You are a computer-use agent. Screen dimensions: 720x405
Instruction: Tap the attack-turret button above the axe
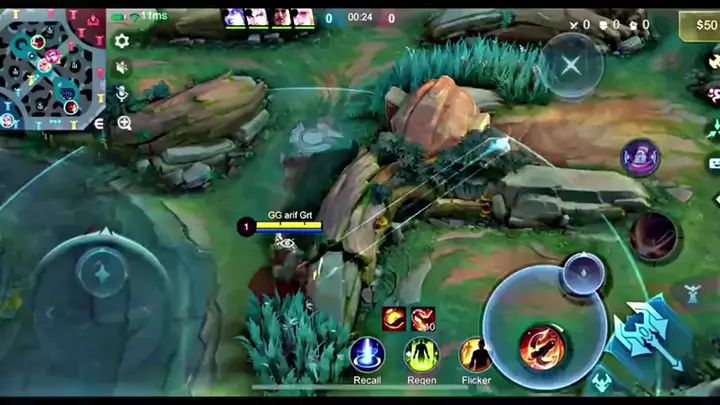(x=690, y=293)
